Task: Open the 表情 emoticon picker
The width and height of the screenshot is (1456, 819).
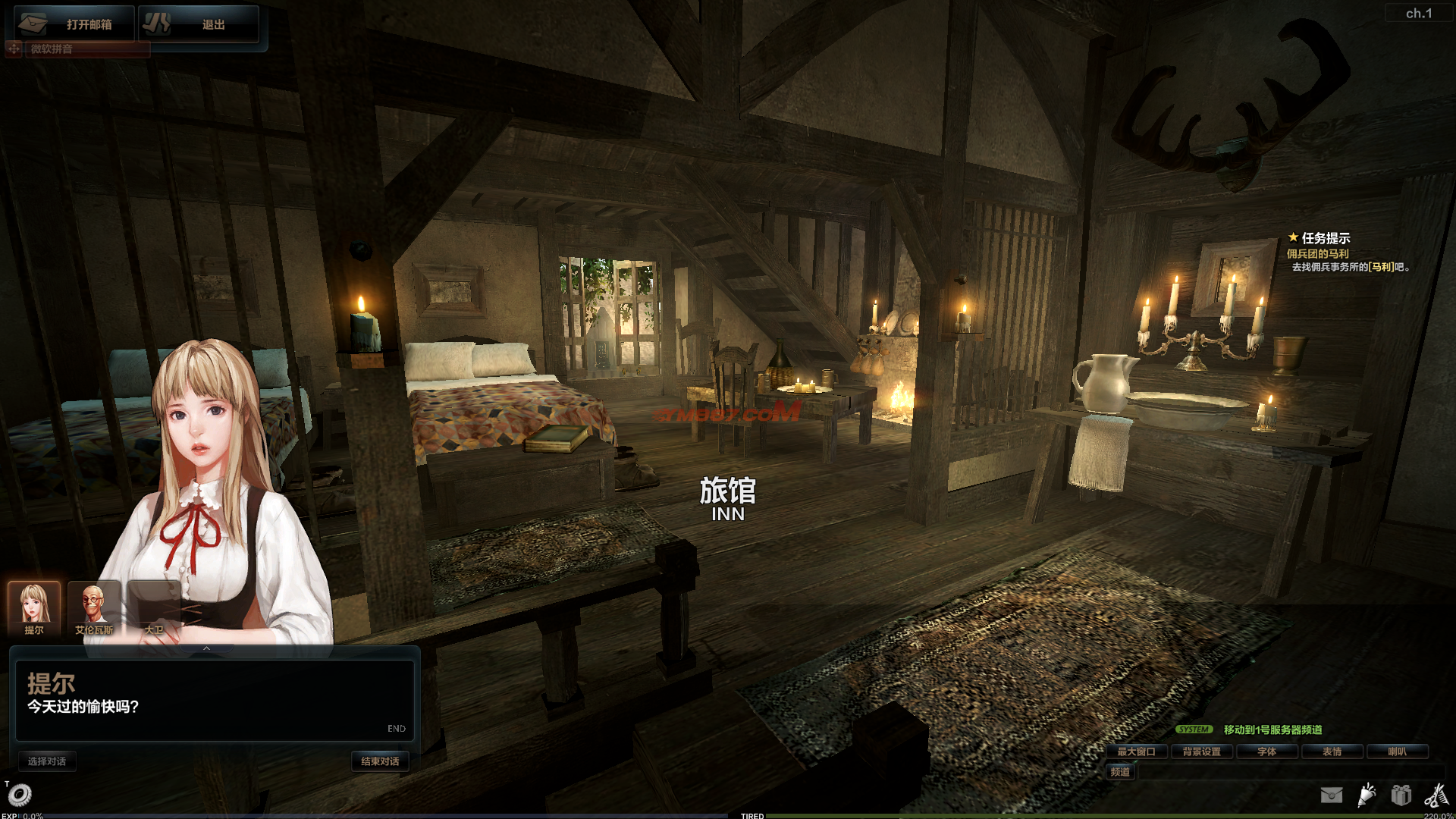Action: point(1332,752)
